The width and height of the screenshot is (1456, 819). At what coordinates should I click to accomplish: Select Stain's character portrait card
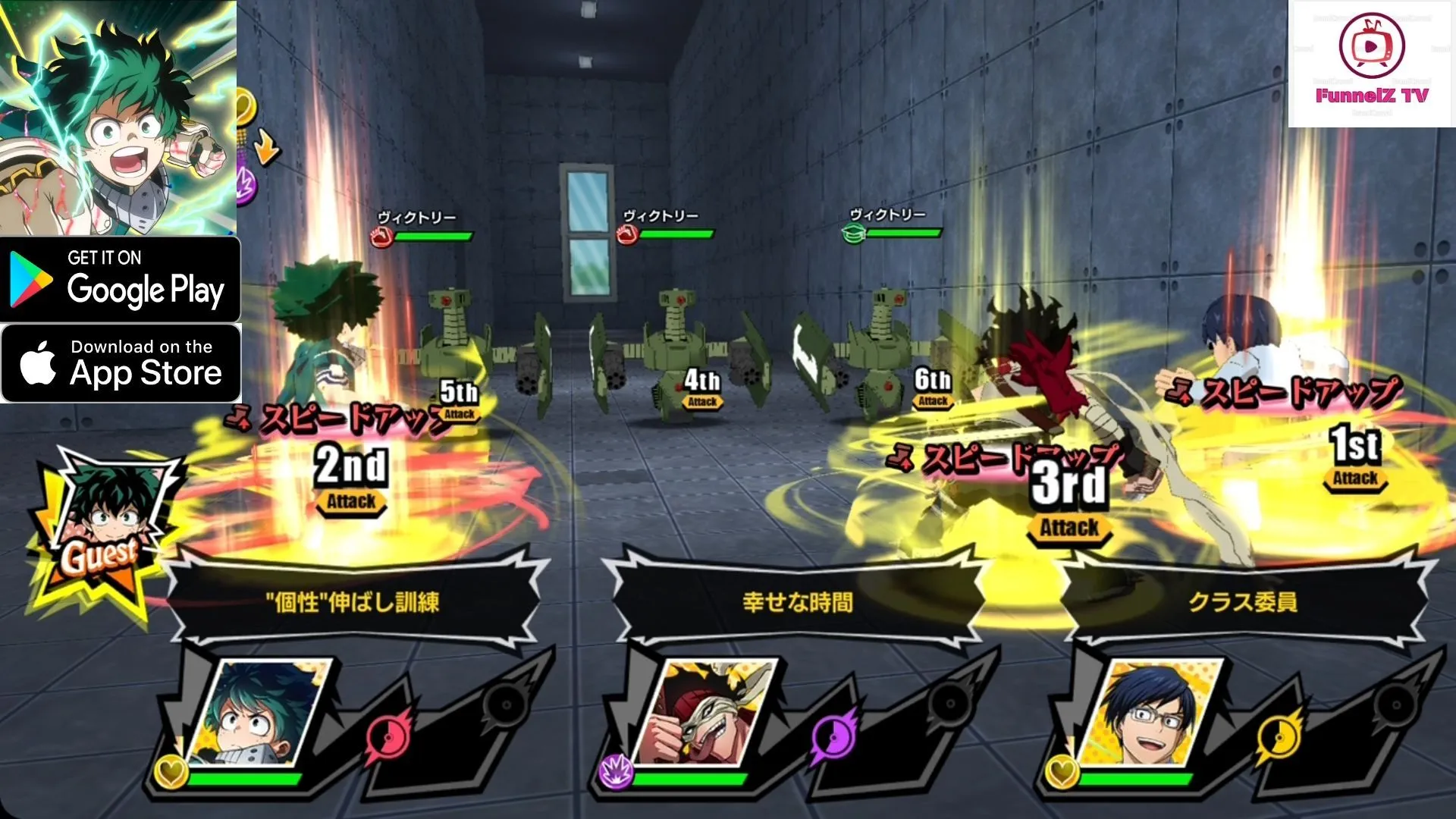point(704,713)
